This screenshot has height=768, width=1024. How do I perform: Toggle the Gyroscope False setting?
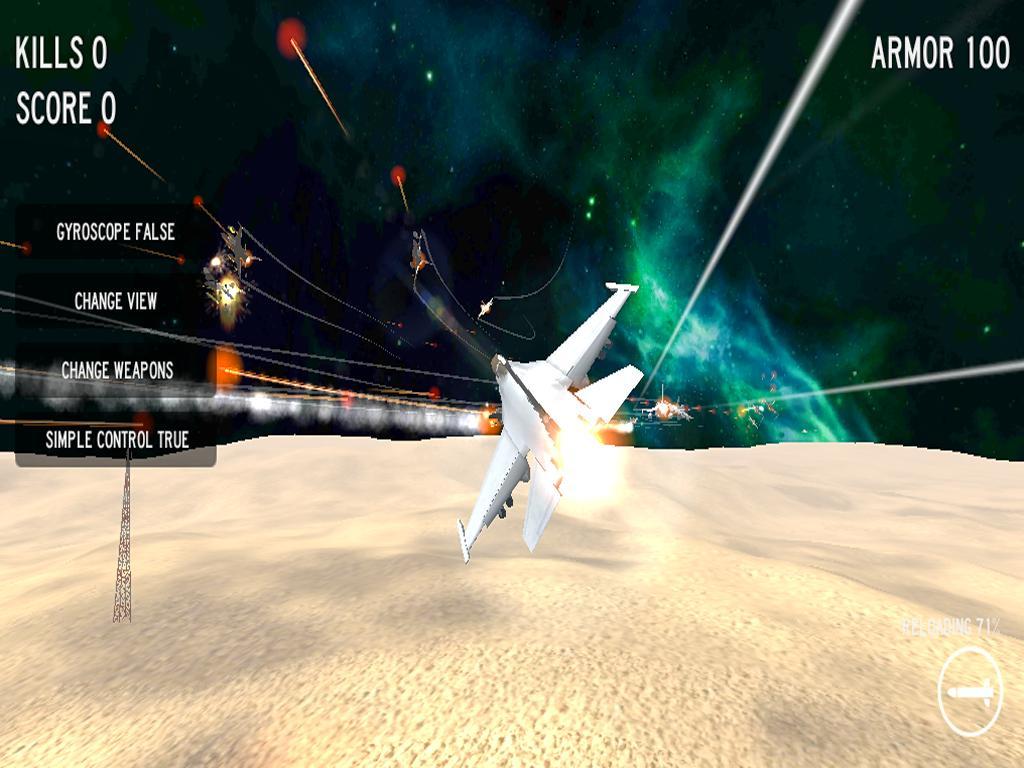pos(115,232)
